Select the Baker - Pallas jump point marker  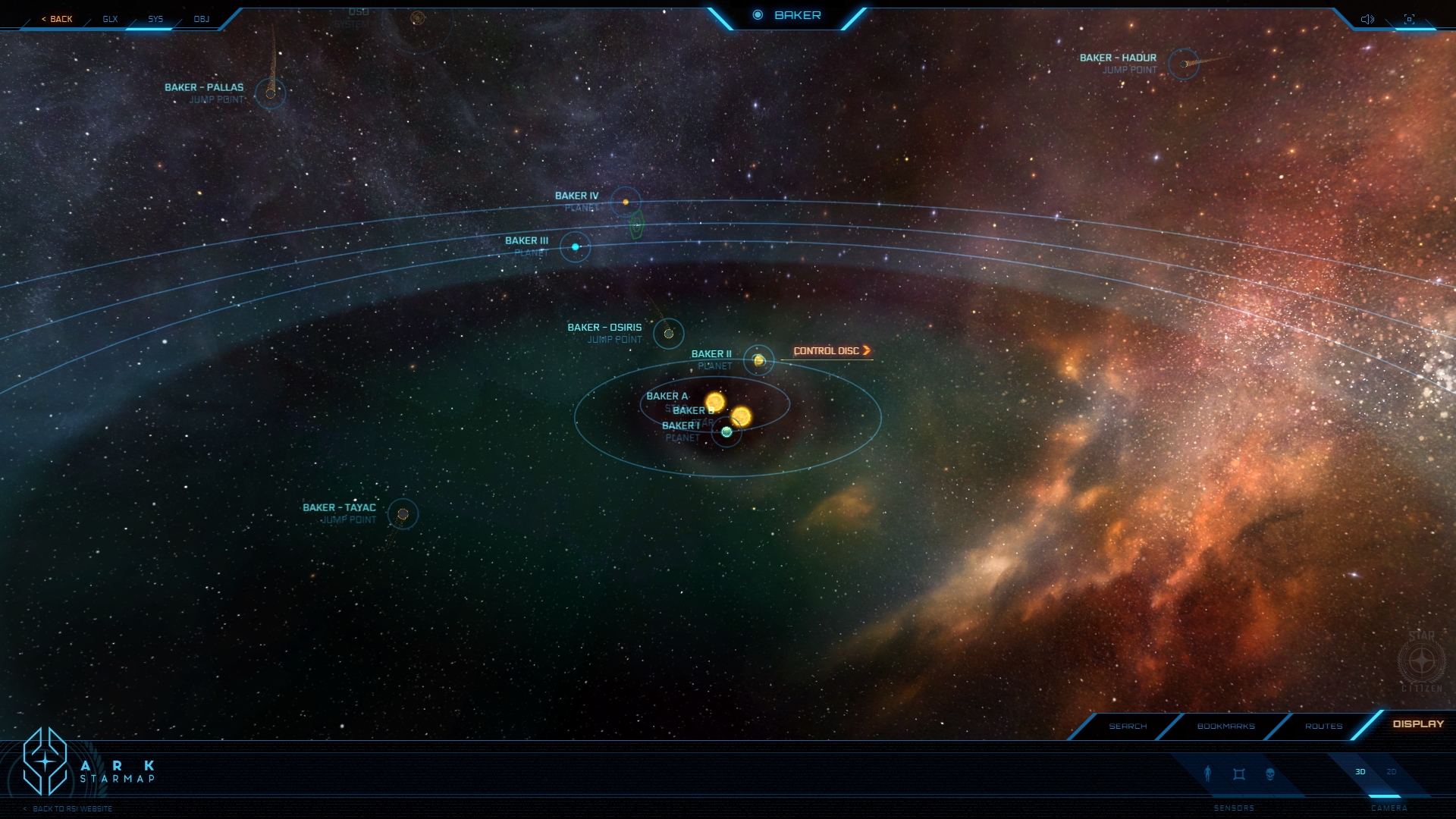pyautogui.click(x=270, y=93)
